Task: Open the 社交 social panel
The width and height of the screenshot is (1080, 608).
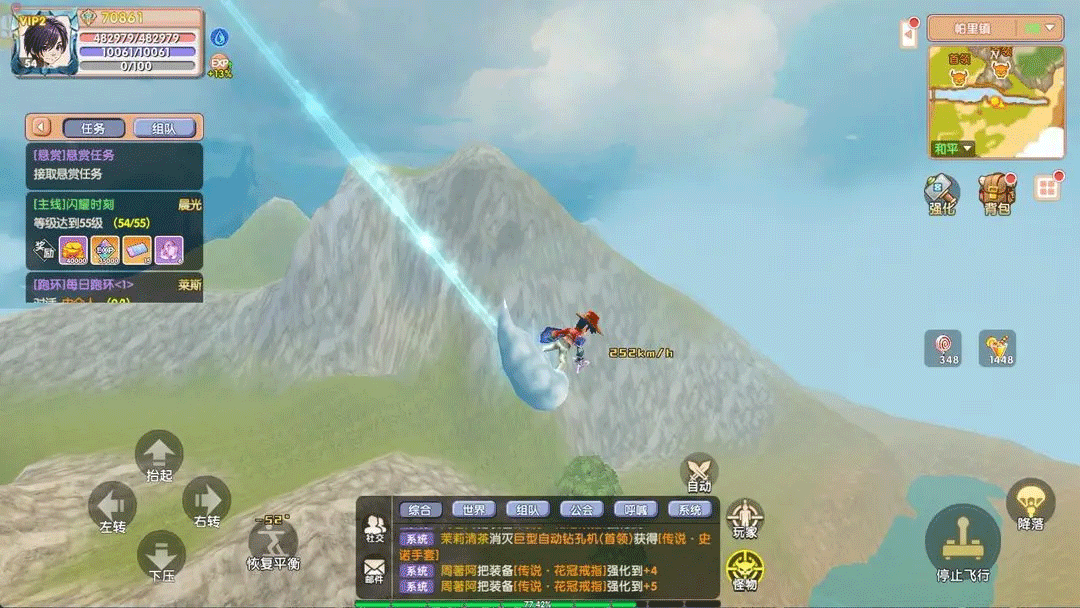Action: [375, 528]
